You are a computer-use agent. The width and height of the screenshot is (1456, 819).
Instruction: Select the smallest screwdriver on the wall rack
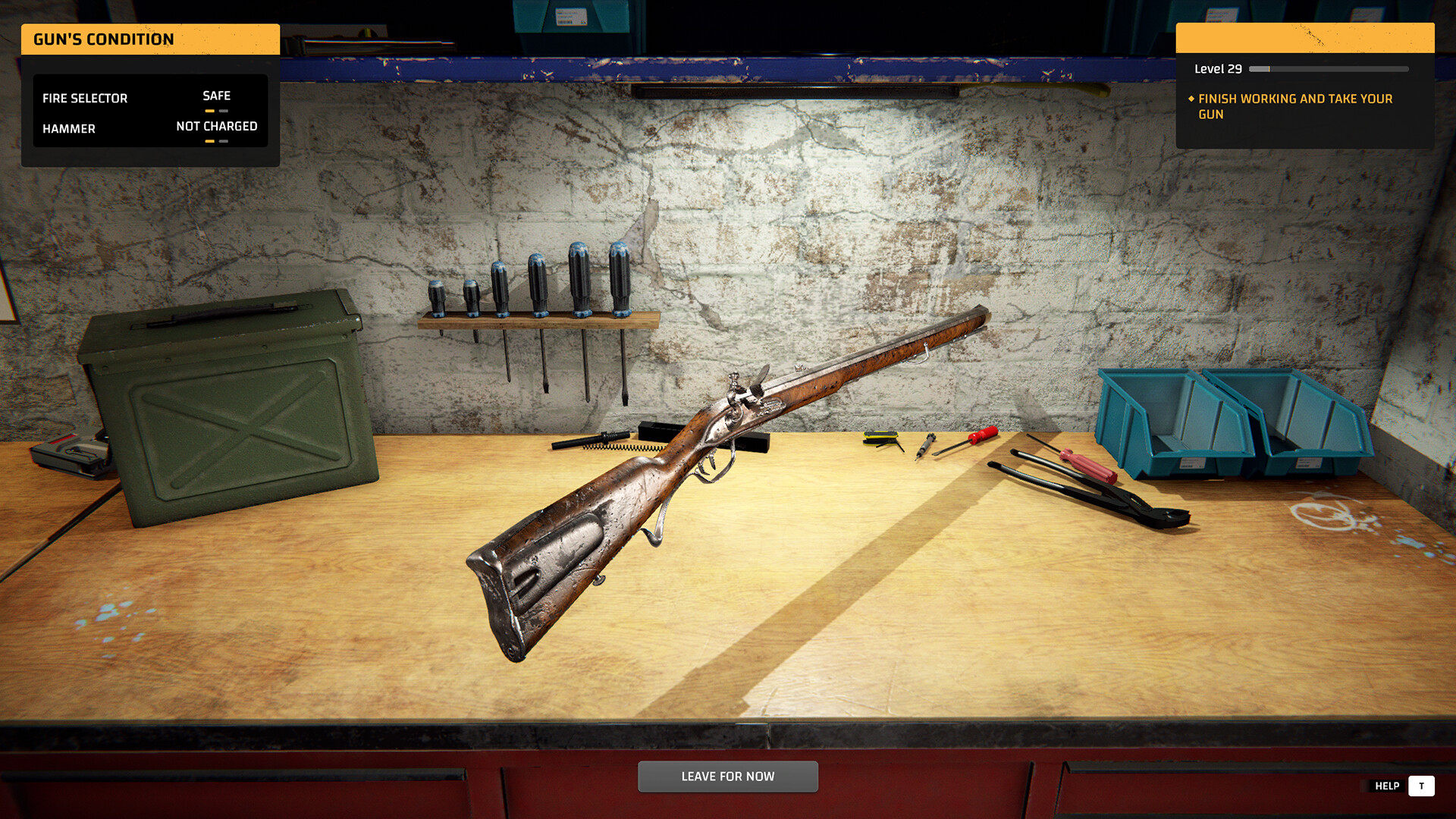pyautogui.click(x=438, y=298)
